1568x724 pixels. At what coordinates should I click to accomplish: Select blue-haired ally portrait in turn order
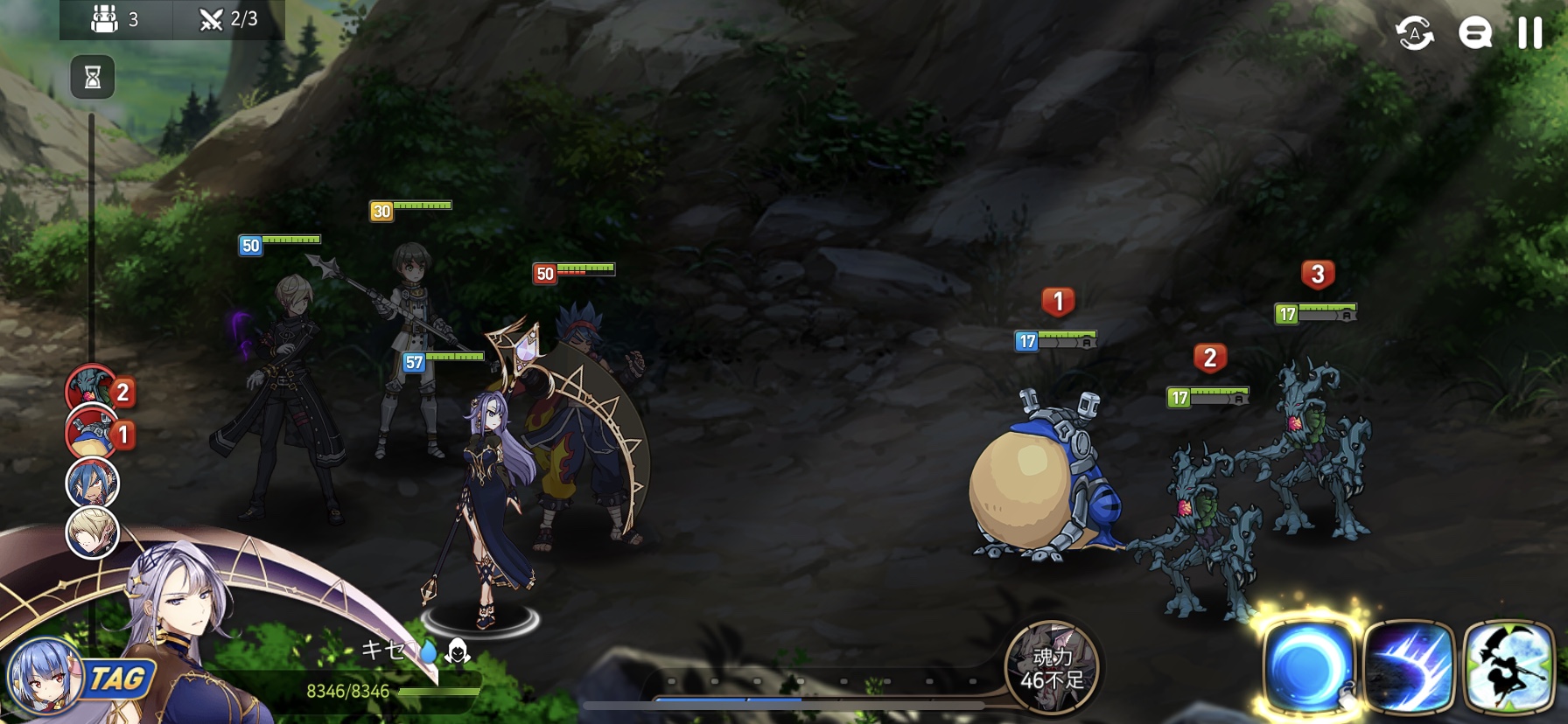[x=92, y=483]
